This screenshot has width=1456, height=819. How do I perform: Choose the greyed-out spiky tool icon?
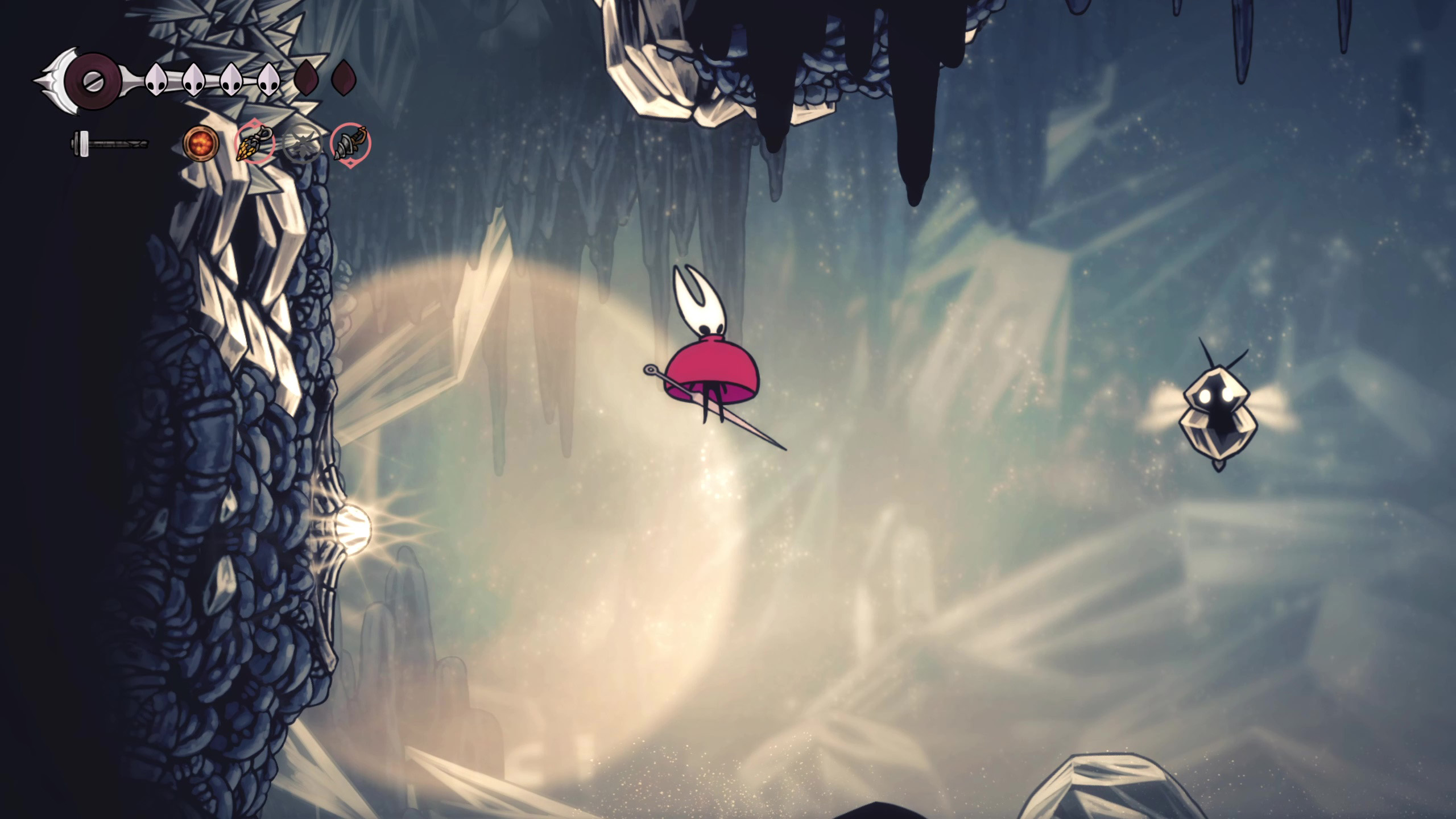(301, 144)
